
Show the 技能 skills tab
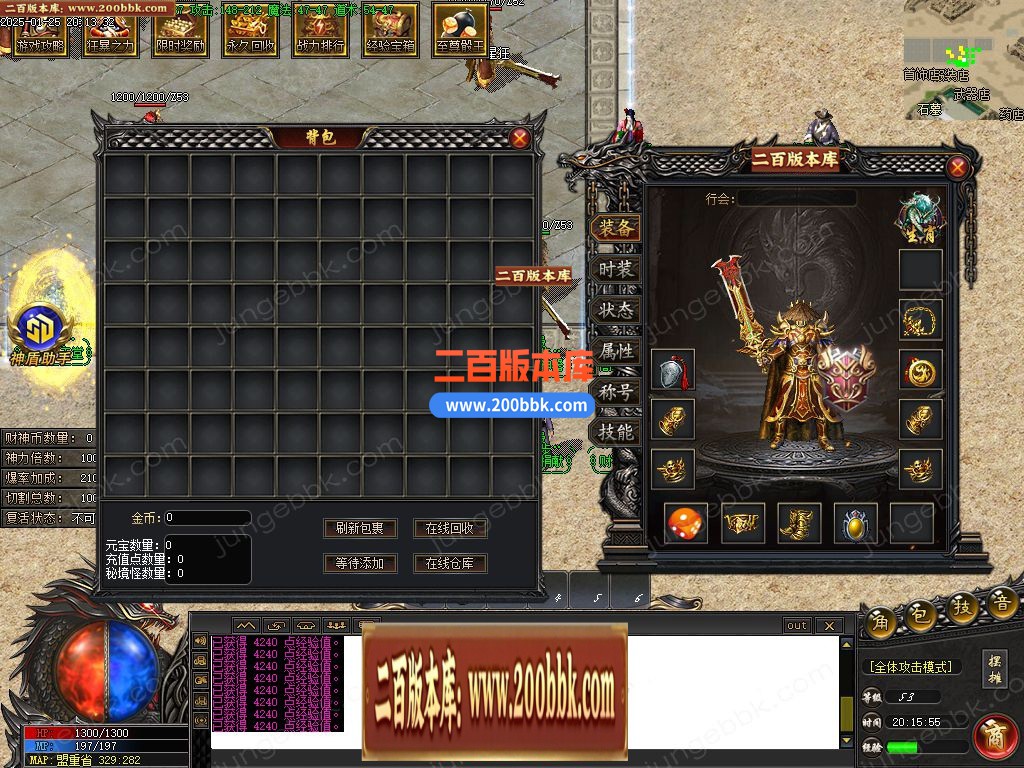click(x=616, y=432)
